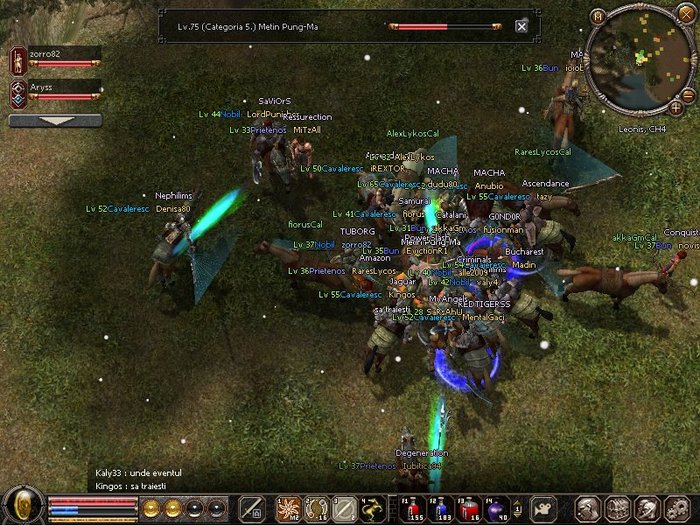Use the red potion showing 183
This screenshot has height=525, width=700.
[x=440, y=507]
